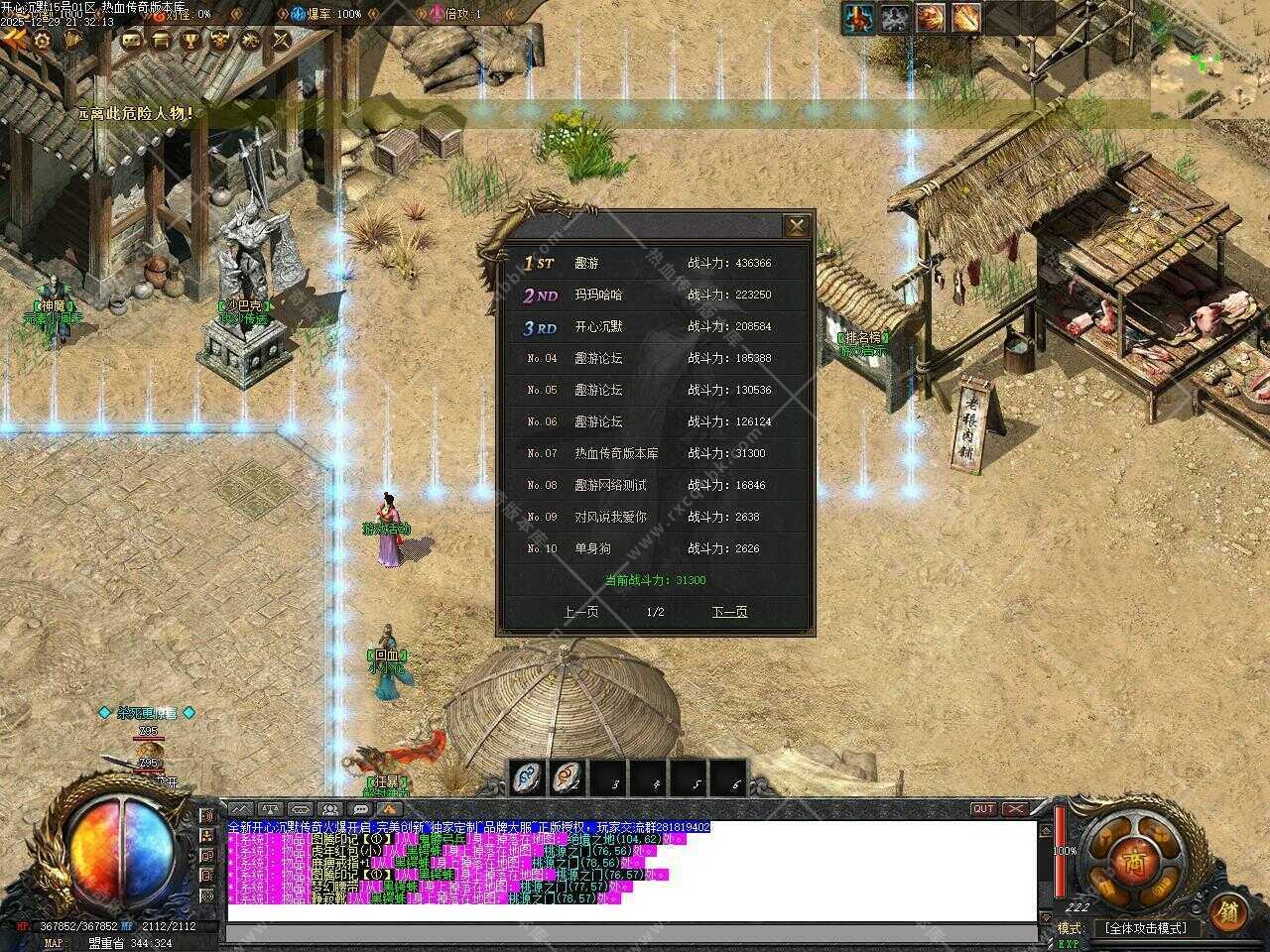Activate the flaming sword skill icon
The height and width of the screenshot is (952, 1270).
(x=965, y=18)
